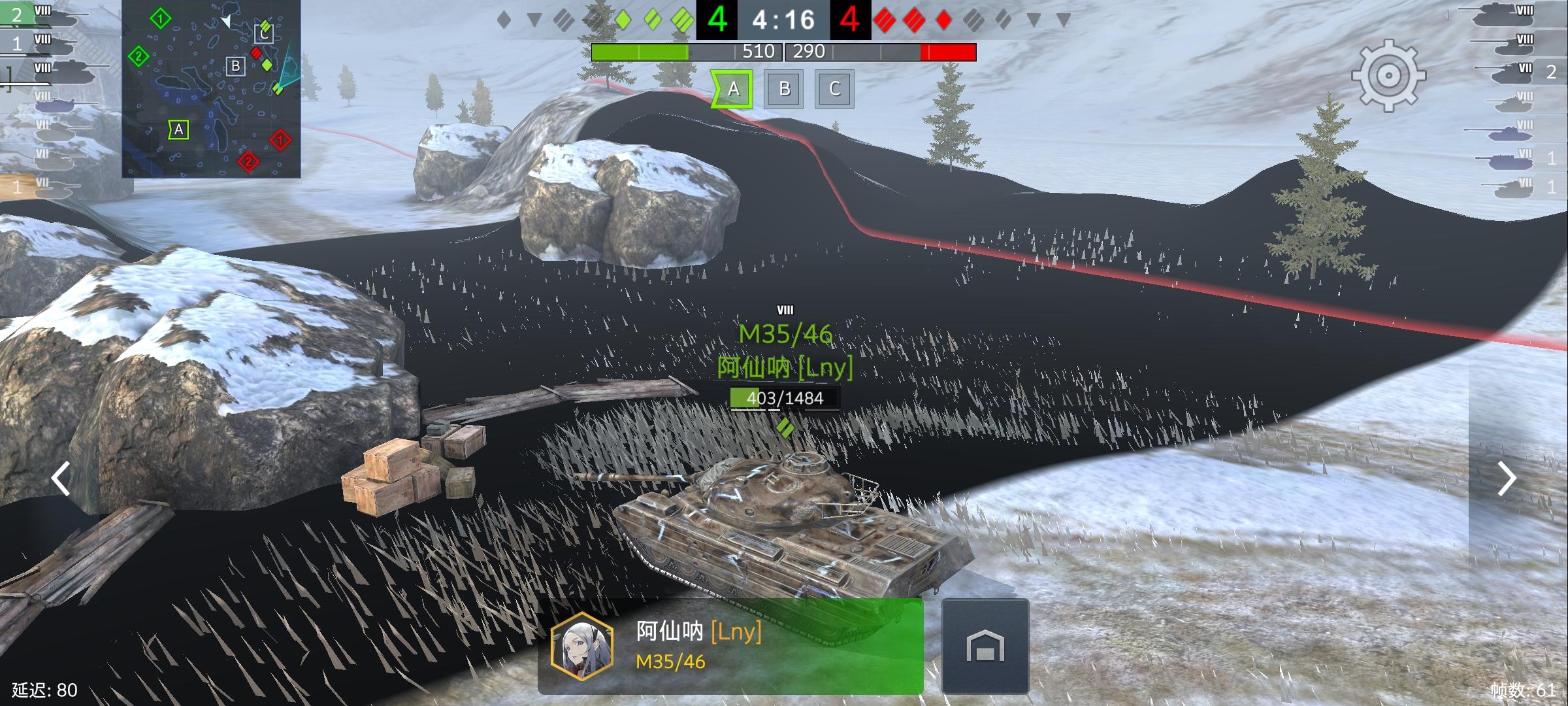
Task: Toggle capture point B indicator
Action: click(783, 90)
